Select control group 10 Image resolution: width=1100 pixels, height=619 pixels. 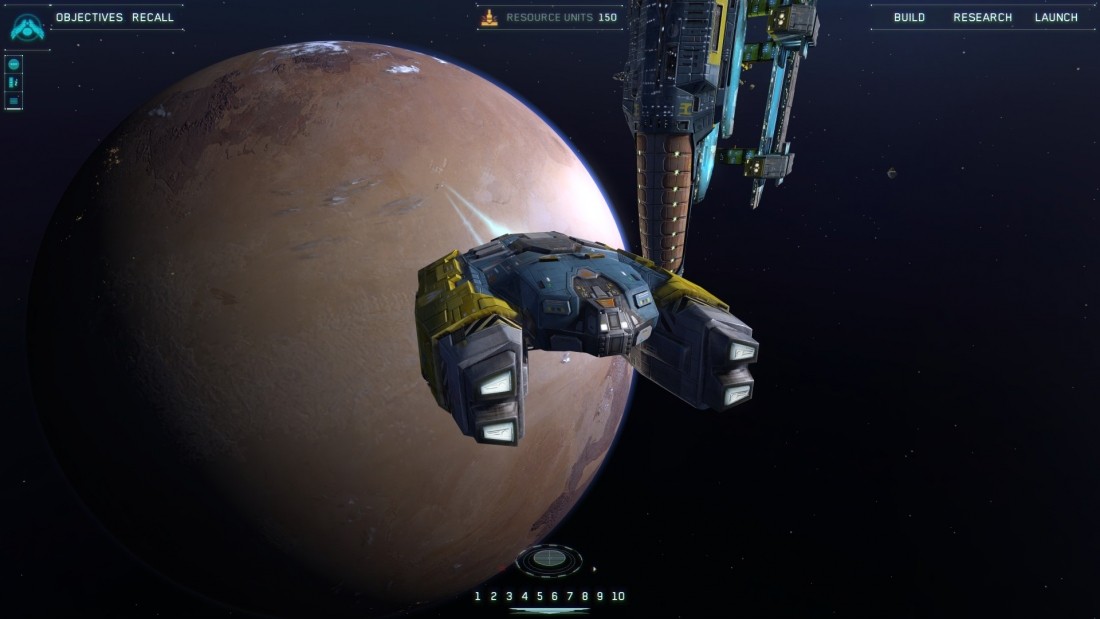click(618, 596)
